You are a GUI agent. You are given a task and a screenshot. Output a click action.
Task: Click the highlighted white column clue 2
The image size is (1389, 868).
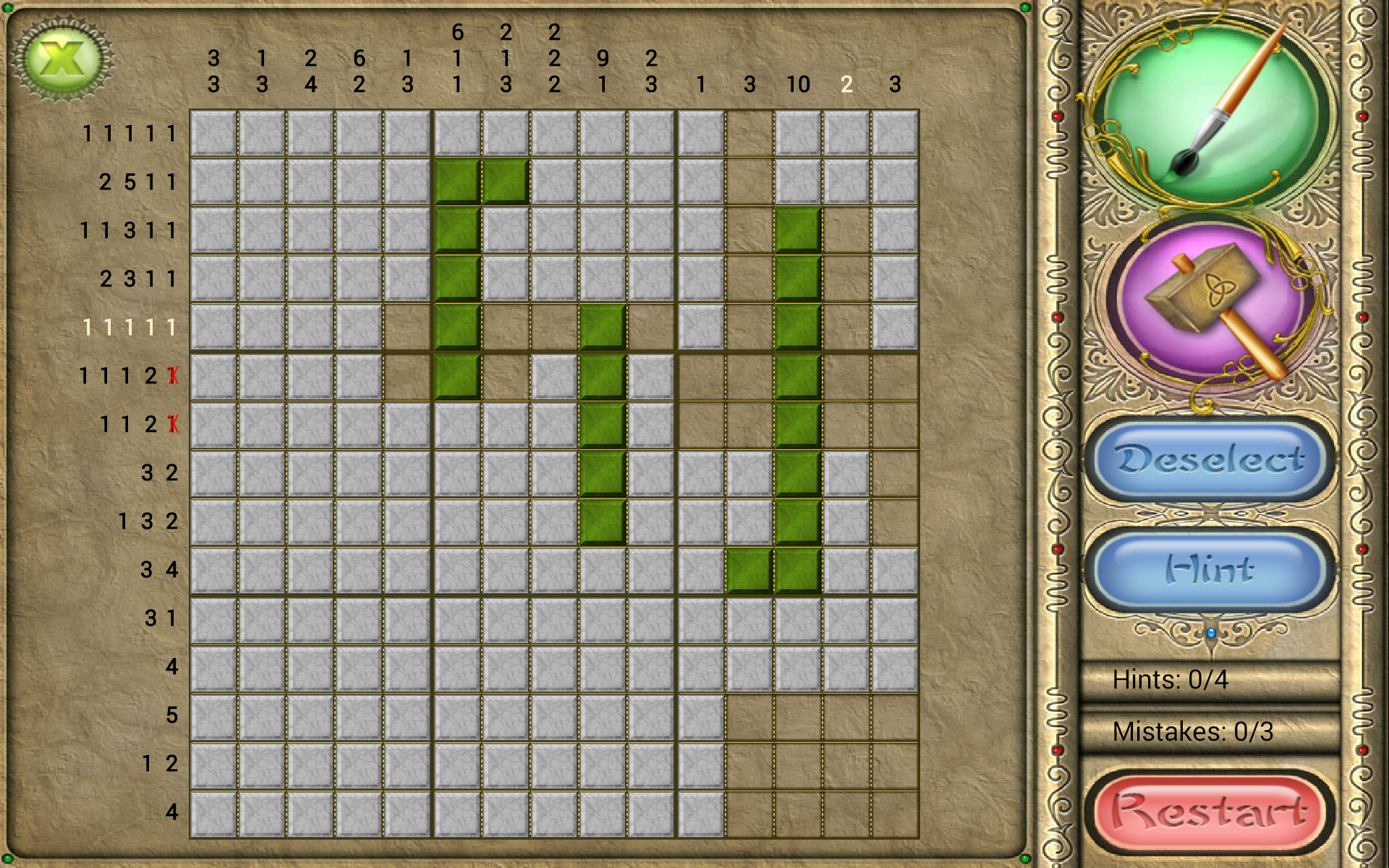pos(847,85)
